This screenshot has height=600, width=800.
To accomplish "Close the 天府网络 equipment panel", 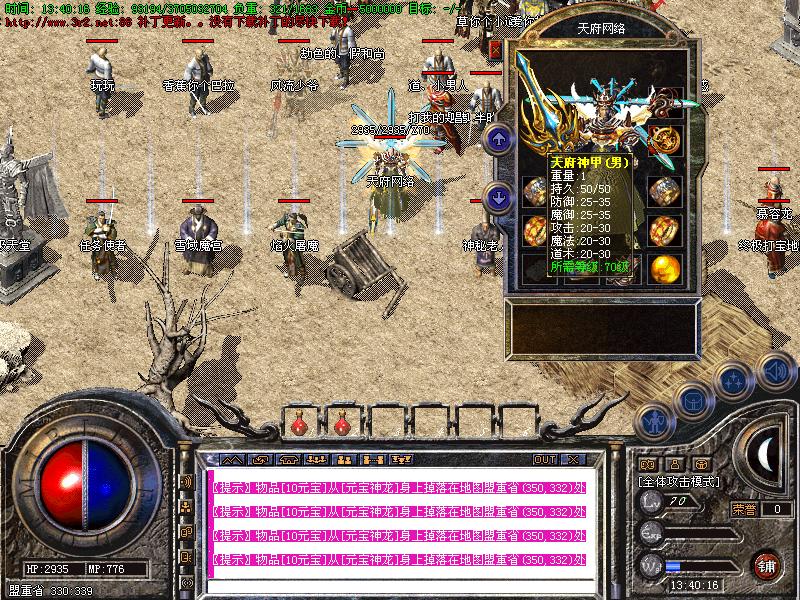I will click(497, 50).
